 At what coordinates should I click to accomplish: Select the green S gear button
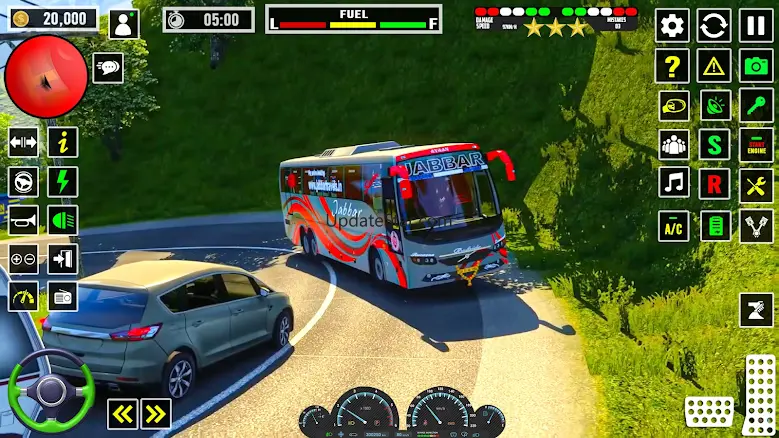(714, 145)
